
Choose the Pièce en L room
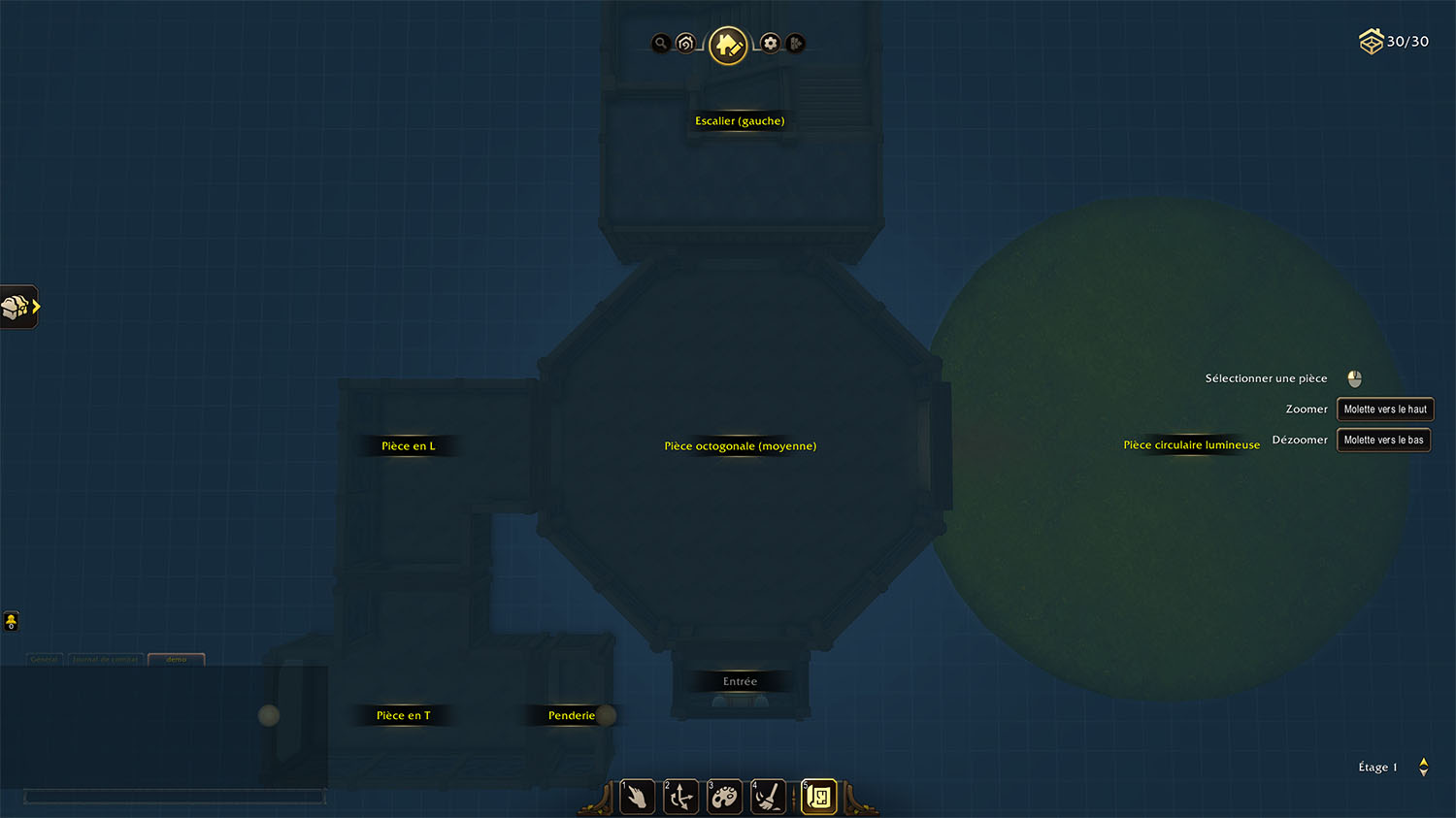408,446
